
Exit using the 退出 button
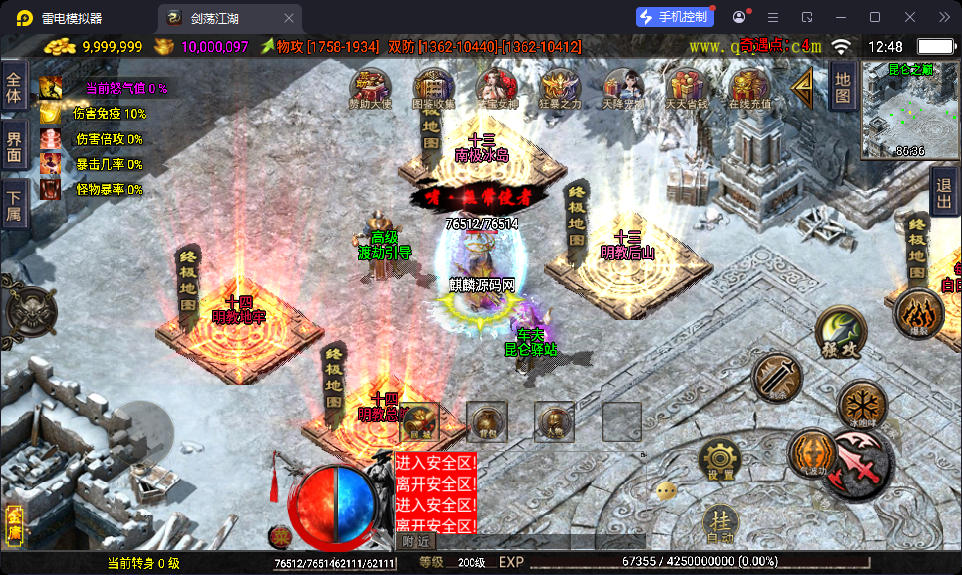click(x=943, y=193)
